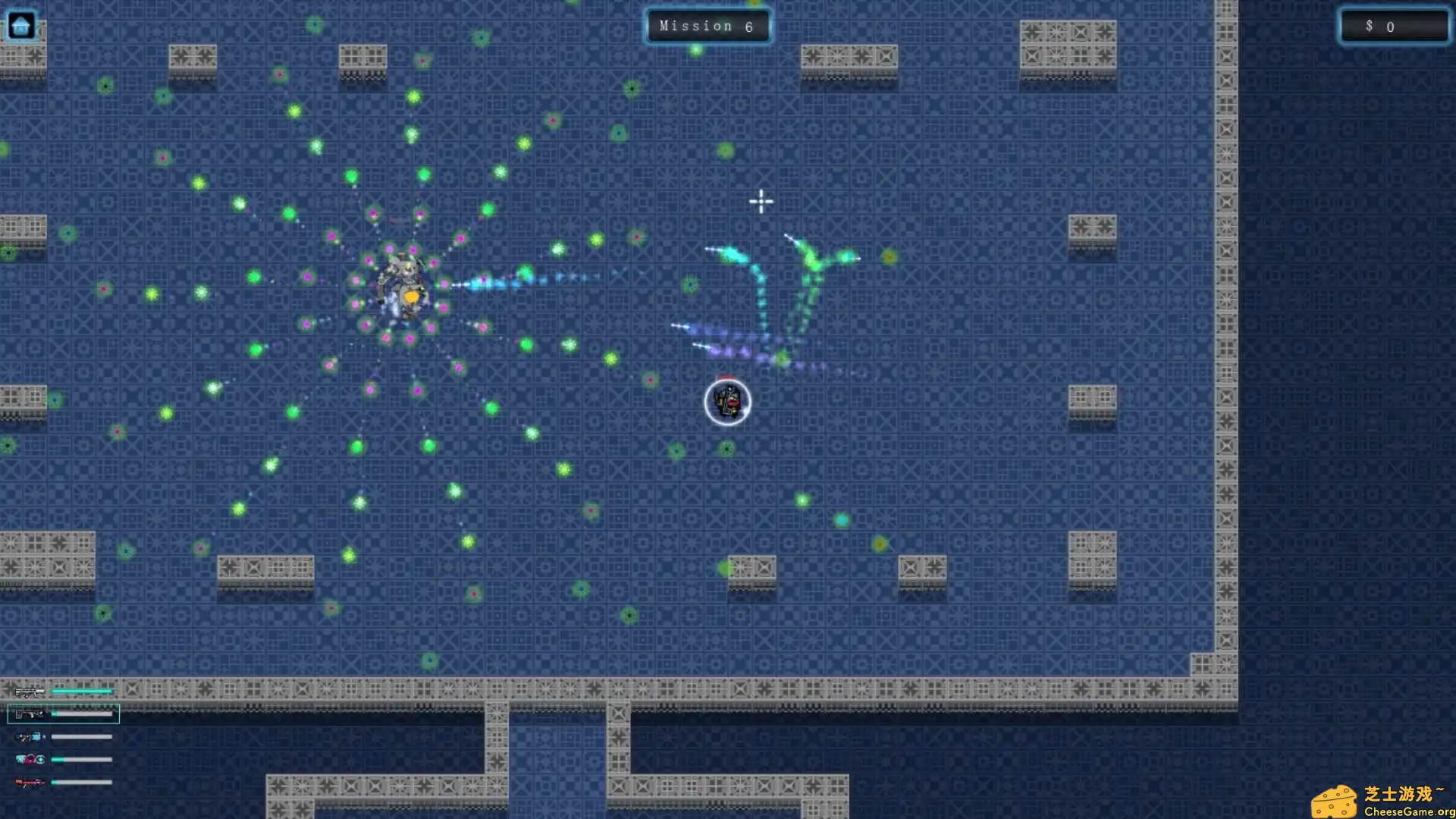This screenshot has height=819, width=1456.
Task: Click the crosshair cursor marker
Action: pos(761,201)
